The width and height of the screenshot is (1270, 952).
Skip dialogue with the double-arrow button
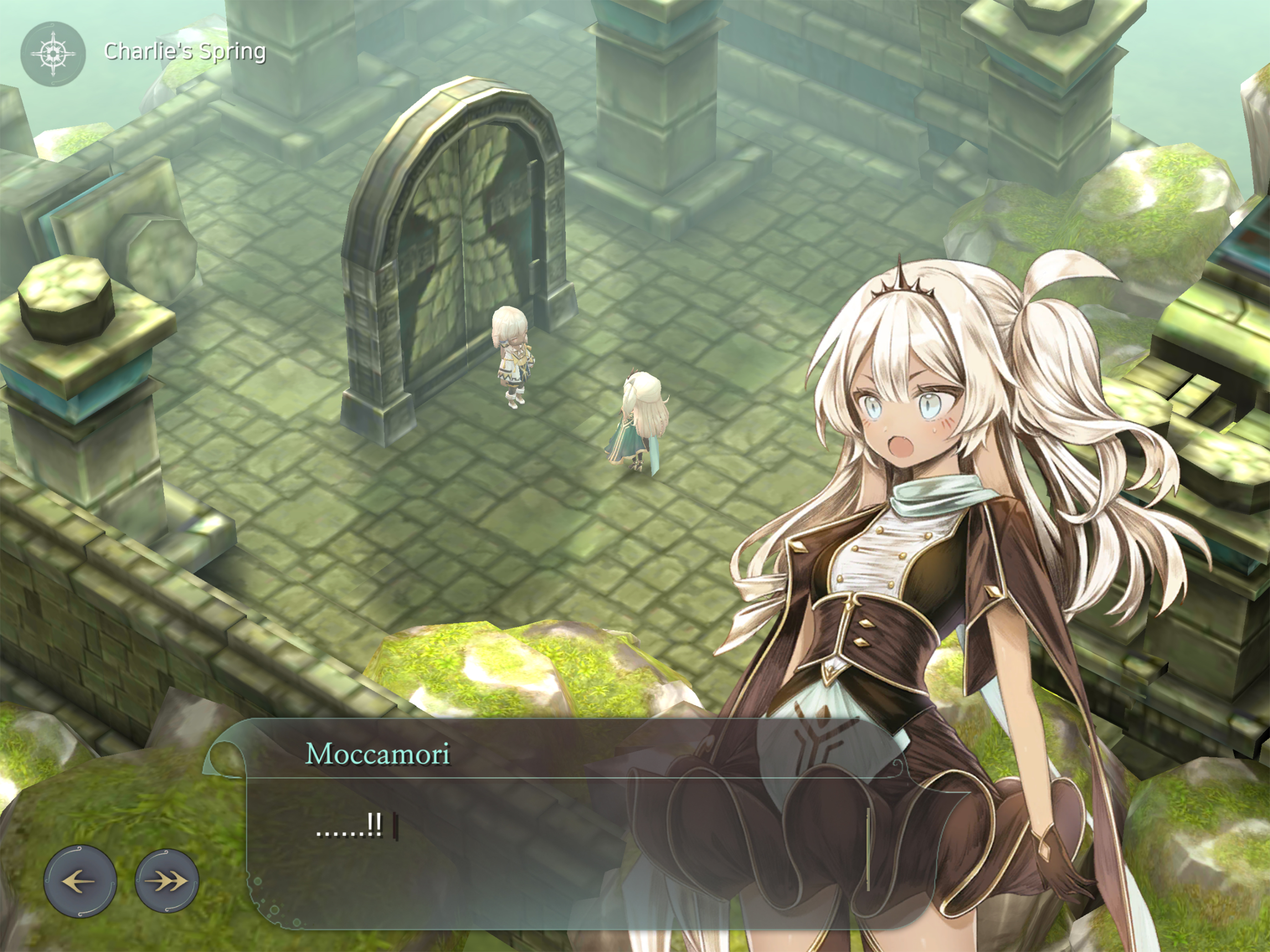tap(167, 880)
